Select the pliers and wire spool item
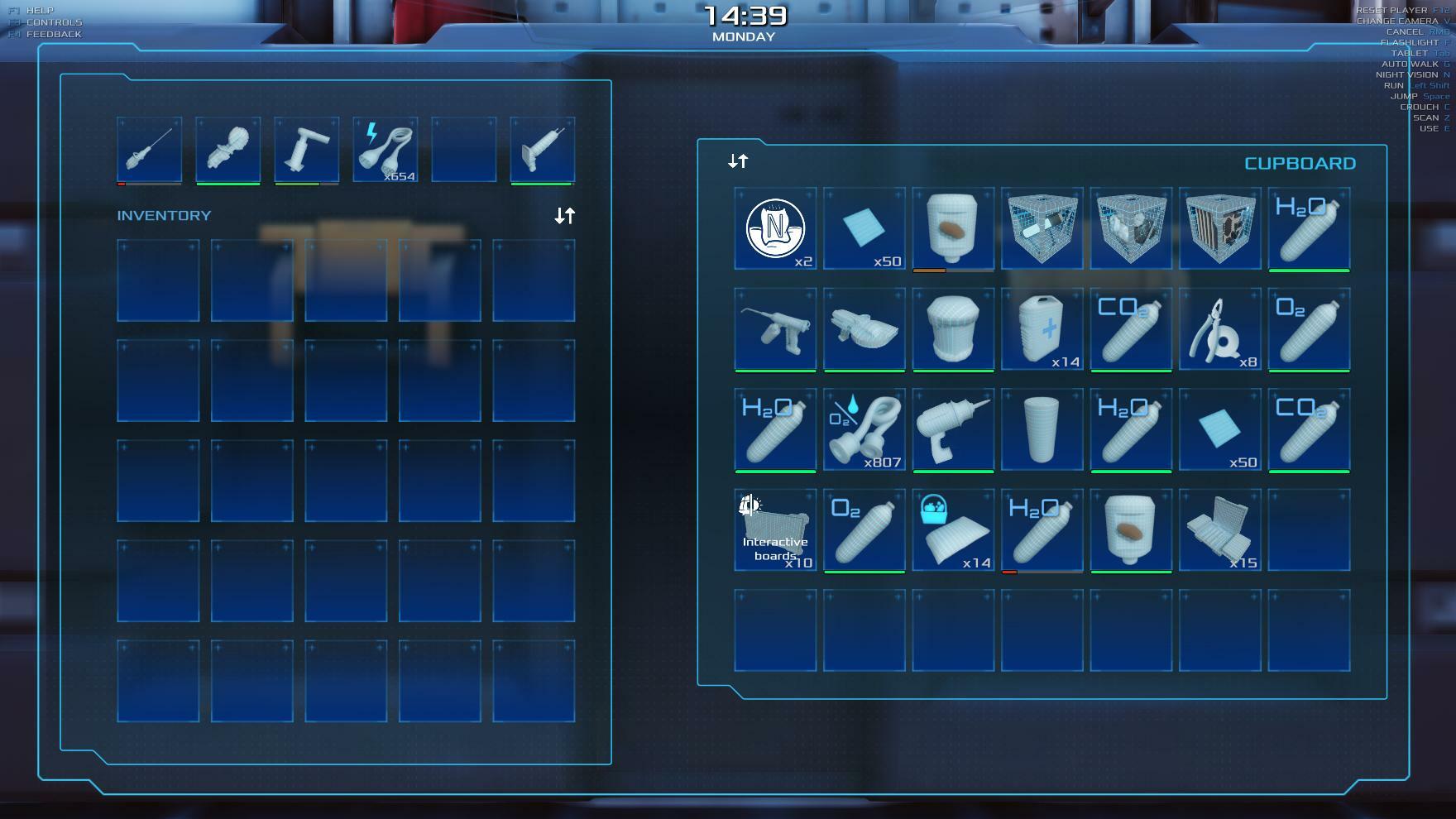Screen dimensions: 1456x819 coord(1219,328)
